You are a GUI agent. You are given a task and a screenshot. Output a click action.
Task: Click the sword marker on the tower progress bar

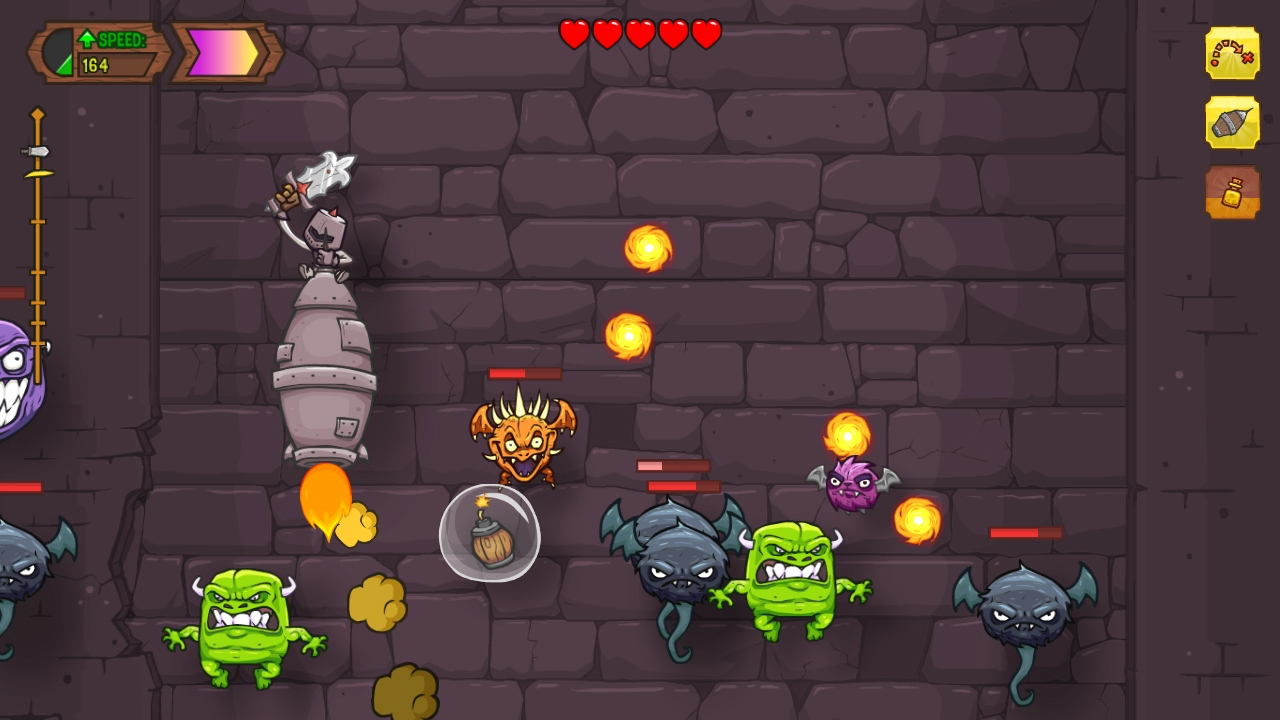point(37,152)
